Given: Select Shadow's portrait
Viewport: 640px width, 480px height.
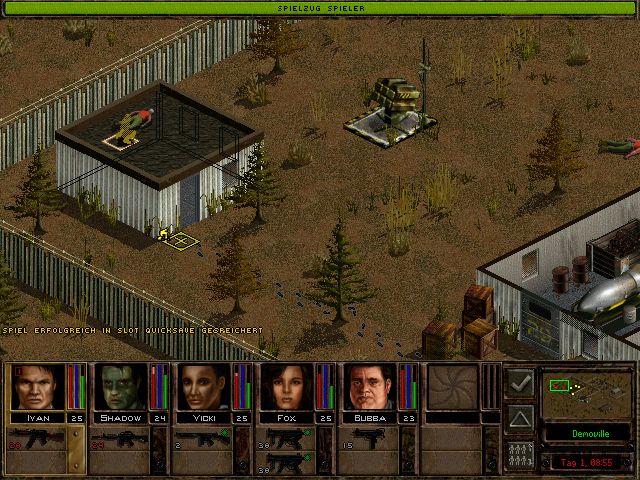Looking at the screenshot, I should pos(121,387).
